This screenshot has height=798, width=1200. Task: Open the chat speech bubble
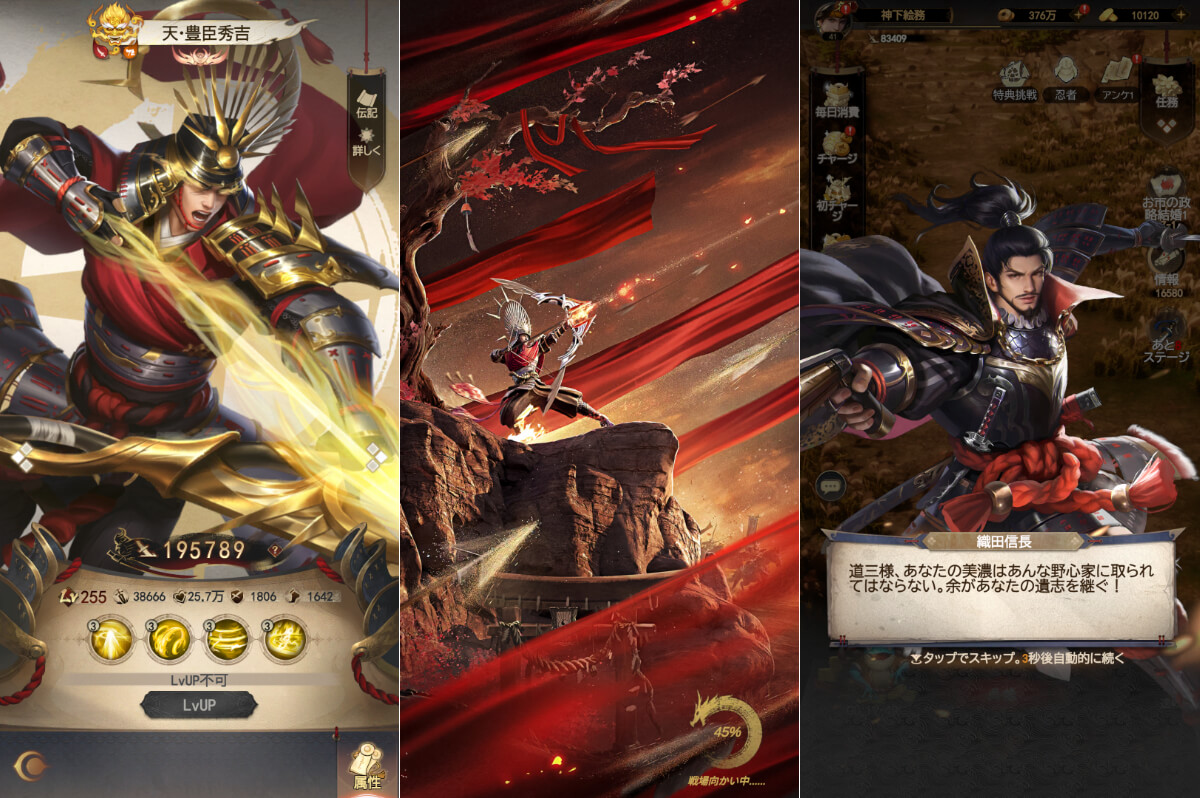(832, 486)
